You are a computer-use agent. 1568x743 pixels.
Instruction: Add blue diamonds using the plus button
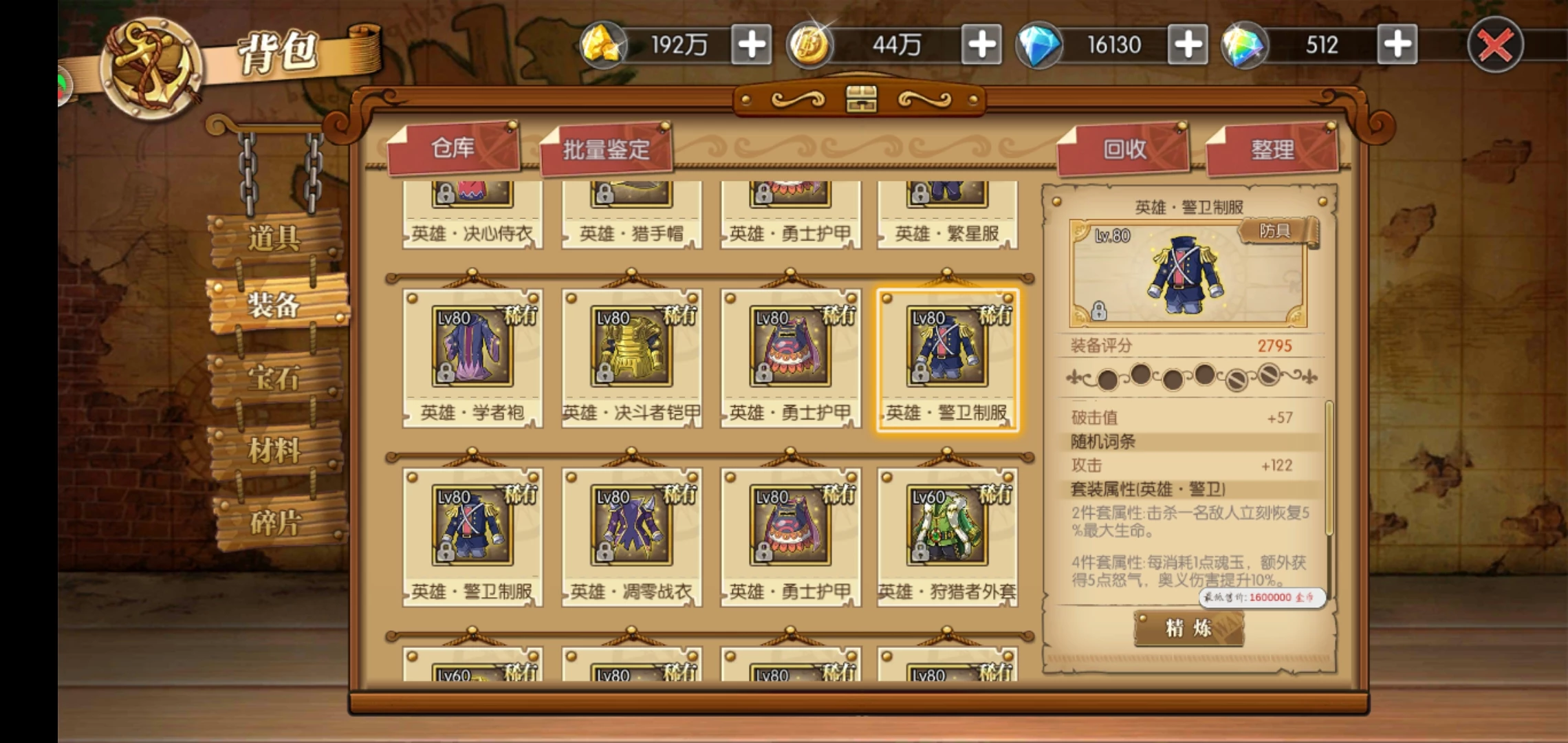tap(1188, 45)
